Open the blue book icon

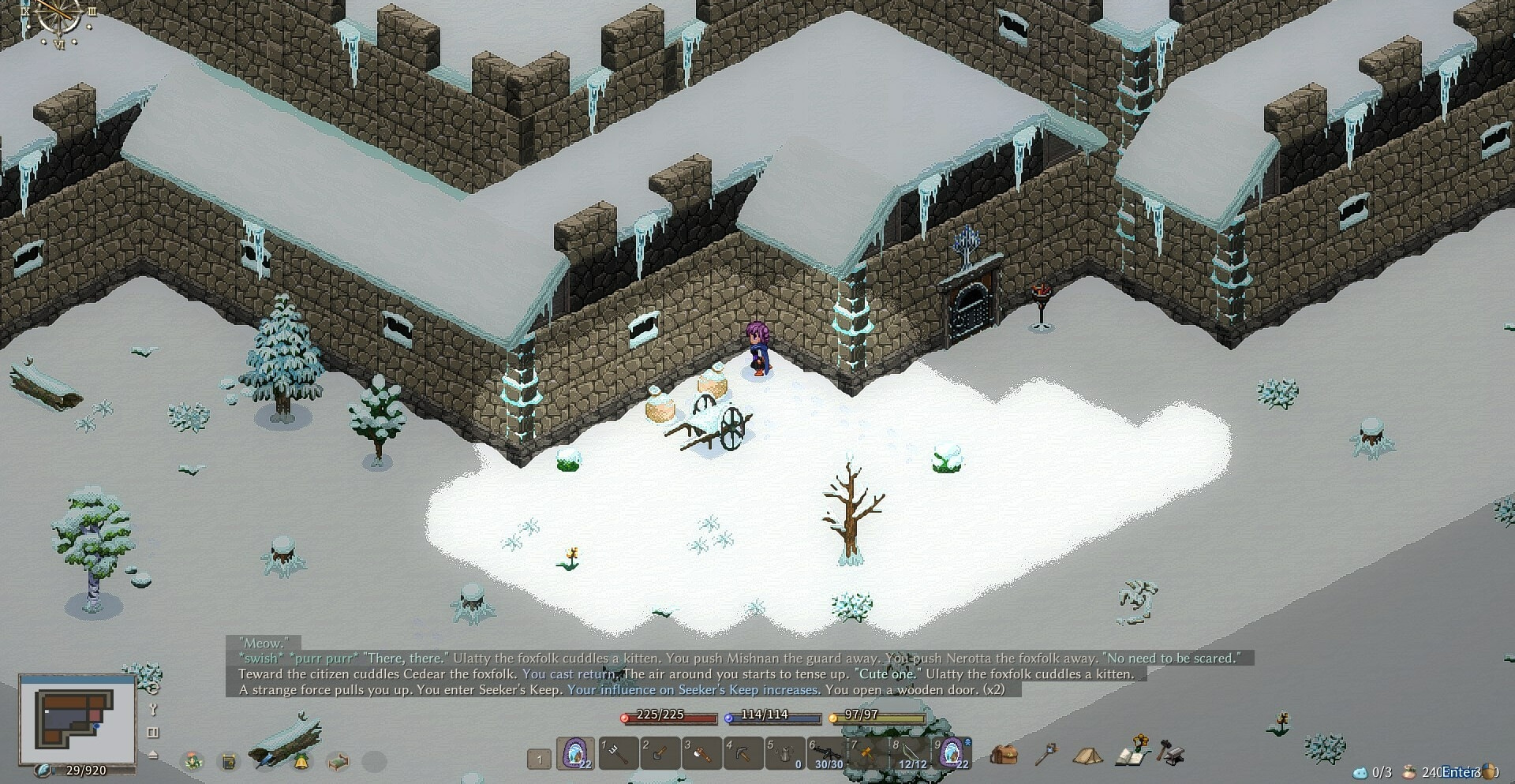pyautogui.click(x=229, y=761)
